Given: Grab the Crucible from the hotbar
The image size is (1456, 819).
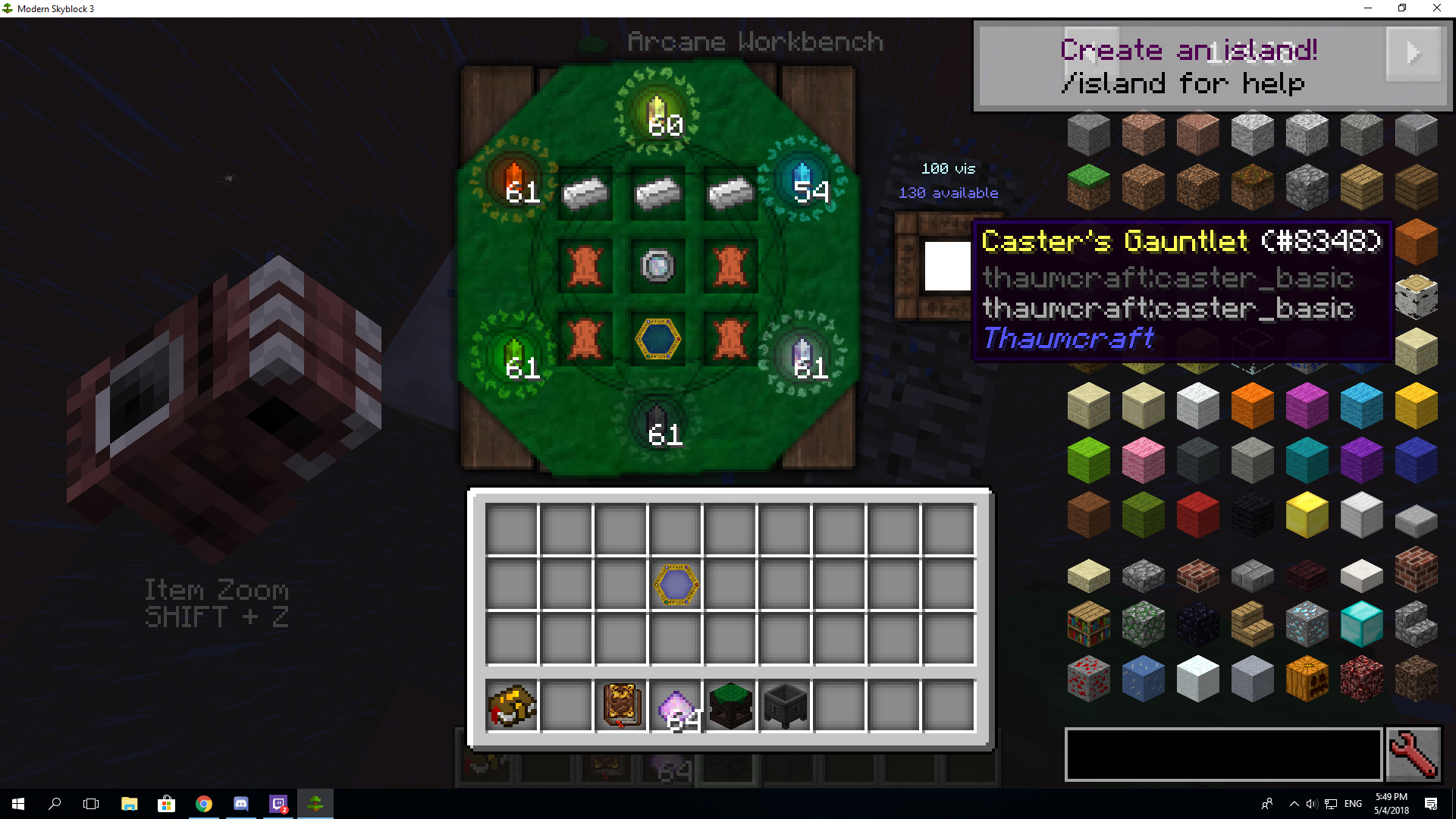Looking at the screenshot, I should pyautogui.click(x=784, y=706).
